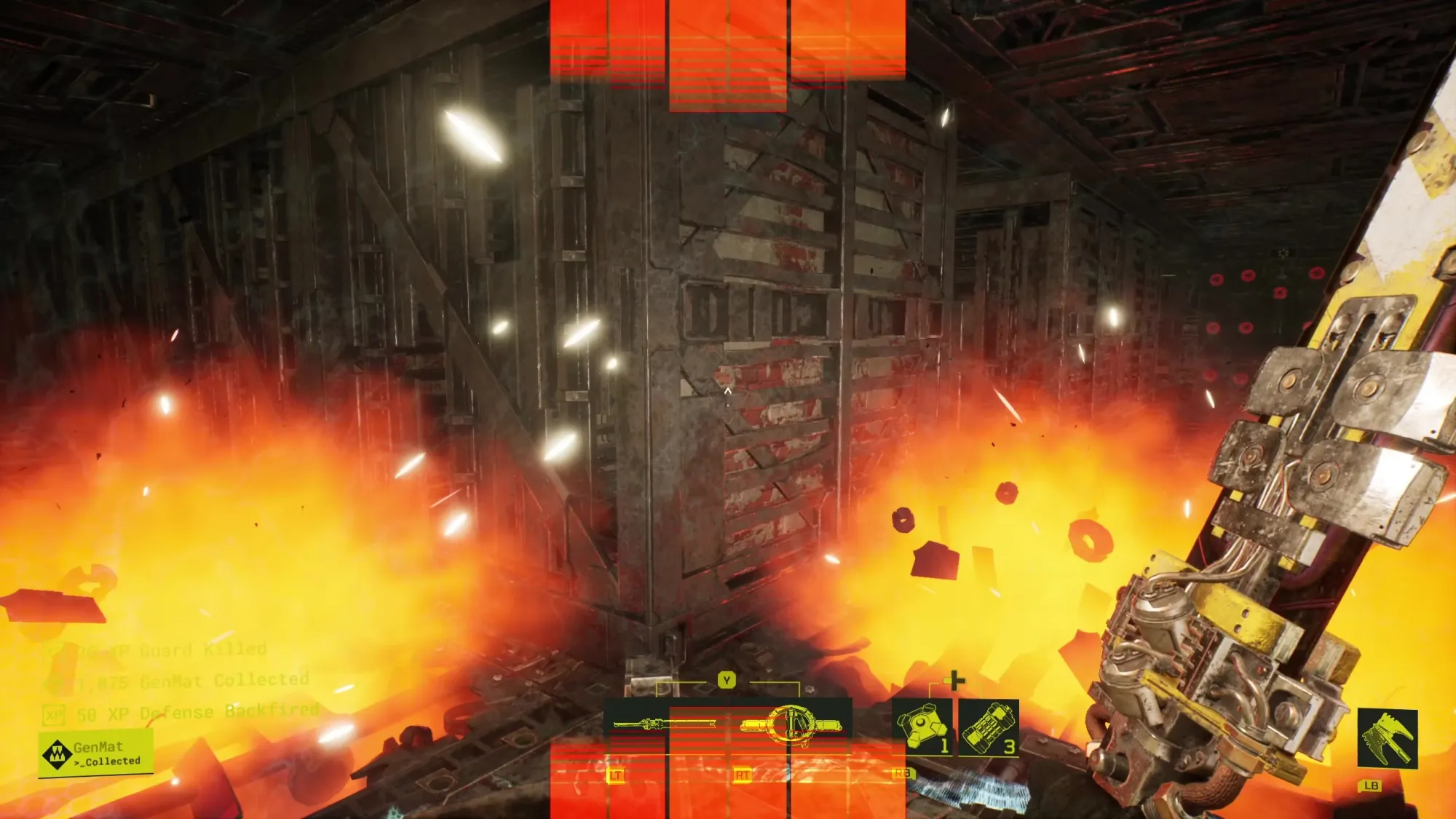
Task: Select the long blade melee weapon slot
Action: [x=662, y=724]
